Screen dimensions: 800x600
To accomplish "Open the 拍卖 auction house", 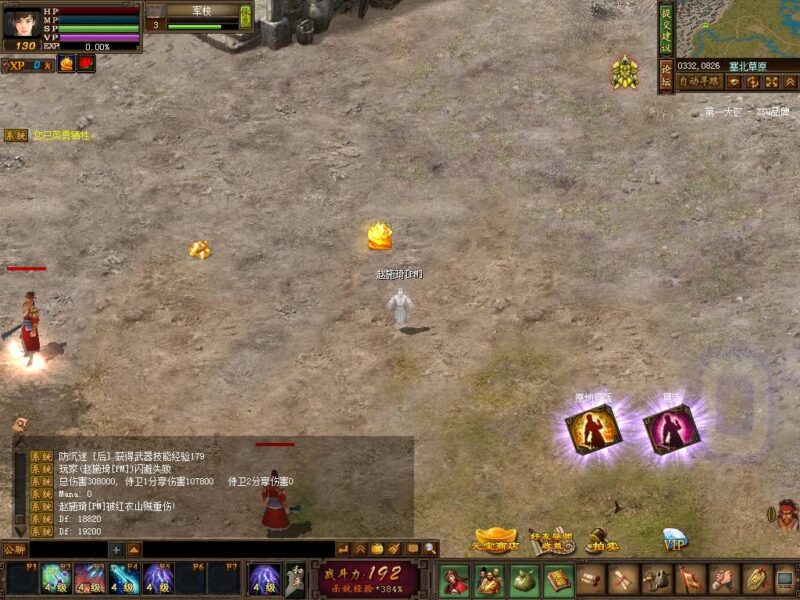I will coord(601,541).
